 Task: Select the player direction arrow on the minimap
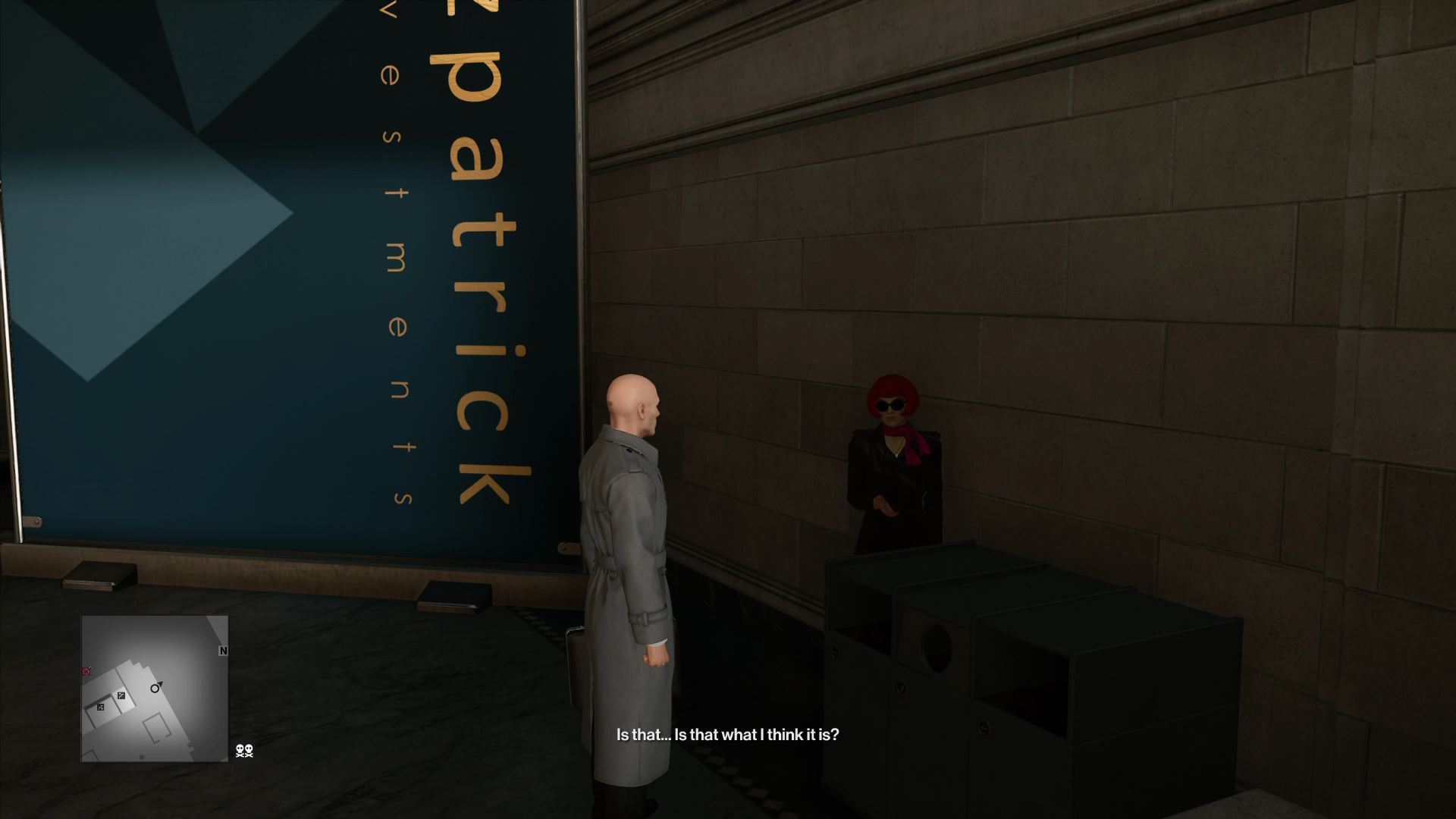coord(155,689)
